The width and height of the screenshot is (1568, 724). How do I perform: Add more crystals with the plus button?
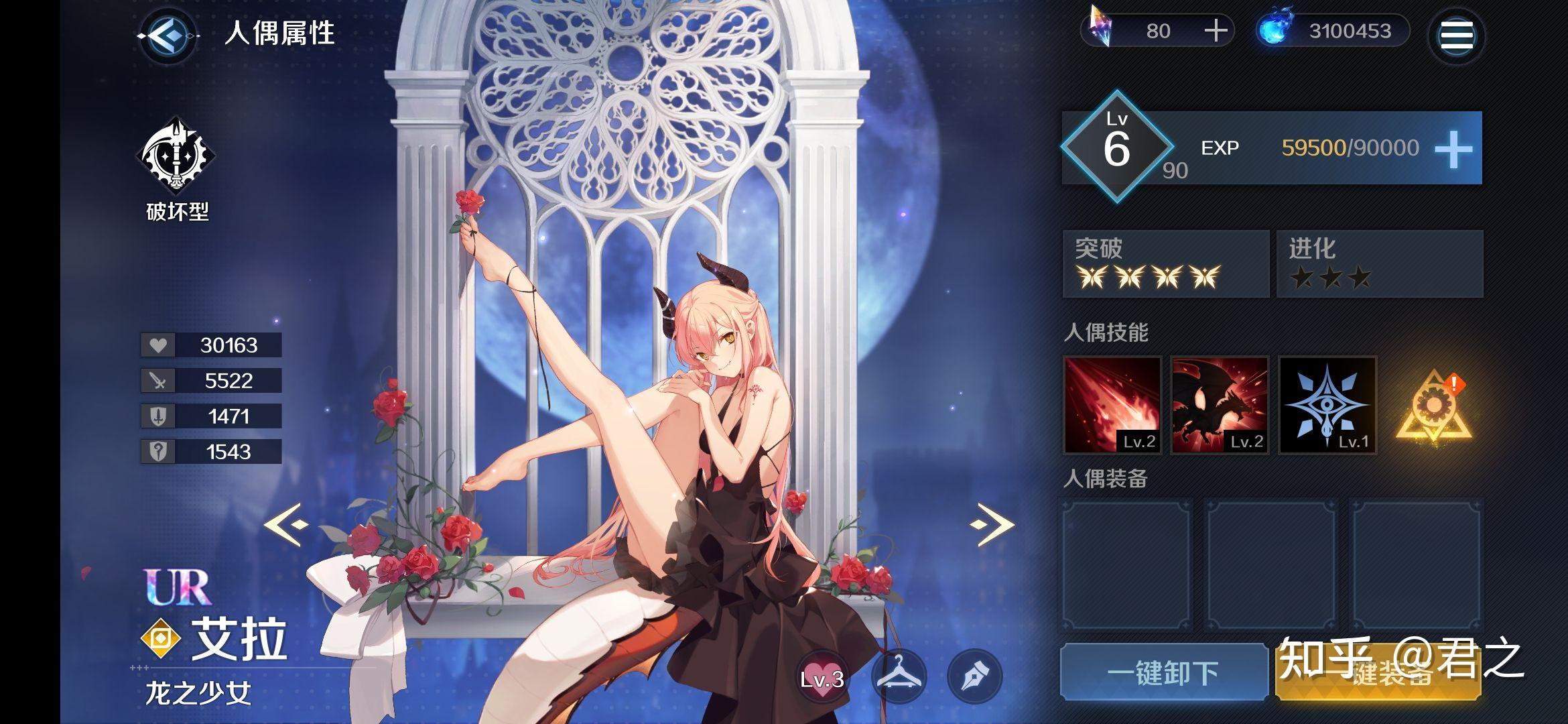pos(1216,31)
